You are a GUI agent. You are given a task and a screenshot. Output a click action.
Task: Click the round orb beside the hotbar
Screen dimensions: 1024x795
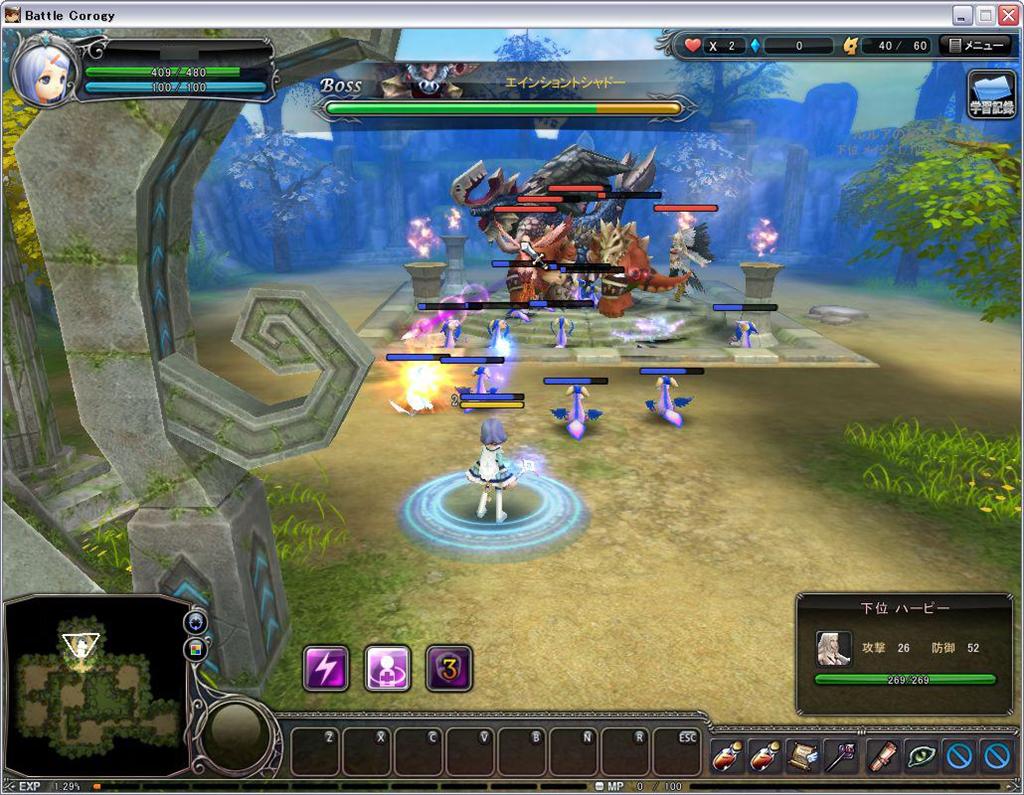point(236,736)
